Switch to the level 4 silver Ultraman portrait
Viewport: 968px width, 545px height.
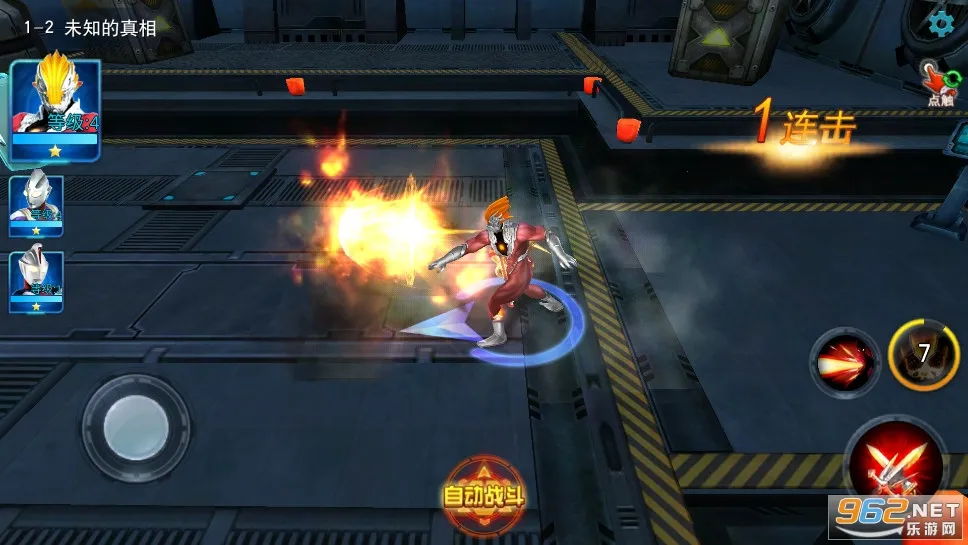pos(37,206)
